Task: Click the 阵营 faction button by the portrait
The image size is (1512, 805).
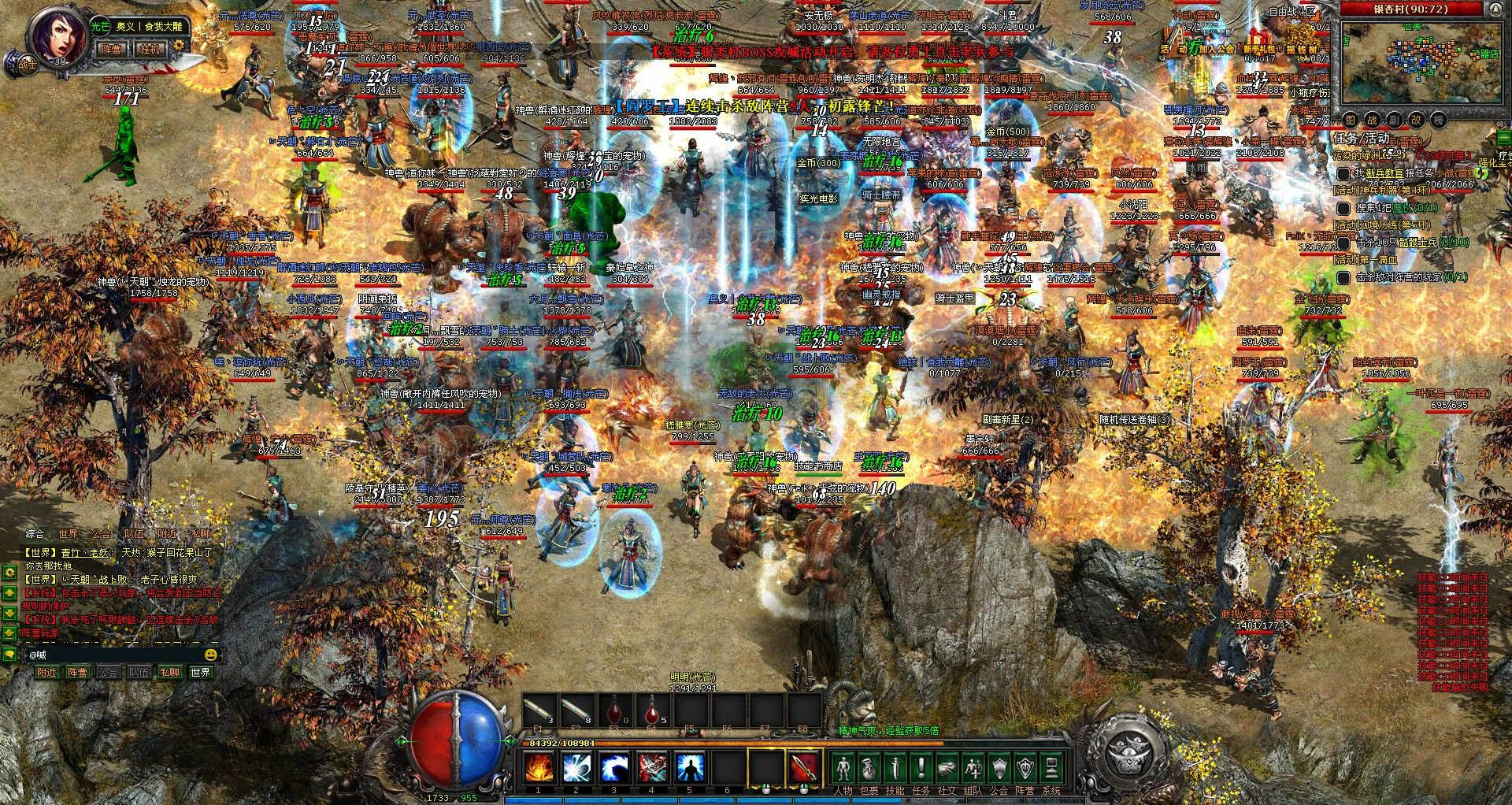Action: (x=113, y=48)
